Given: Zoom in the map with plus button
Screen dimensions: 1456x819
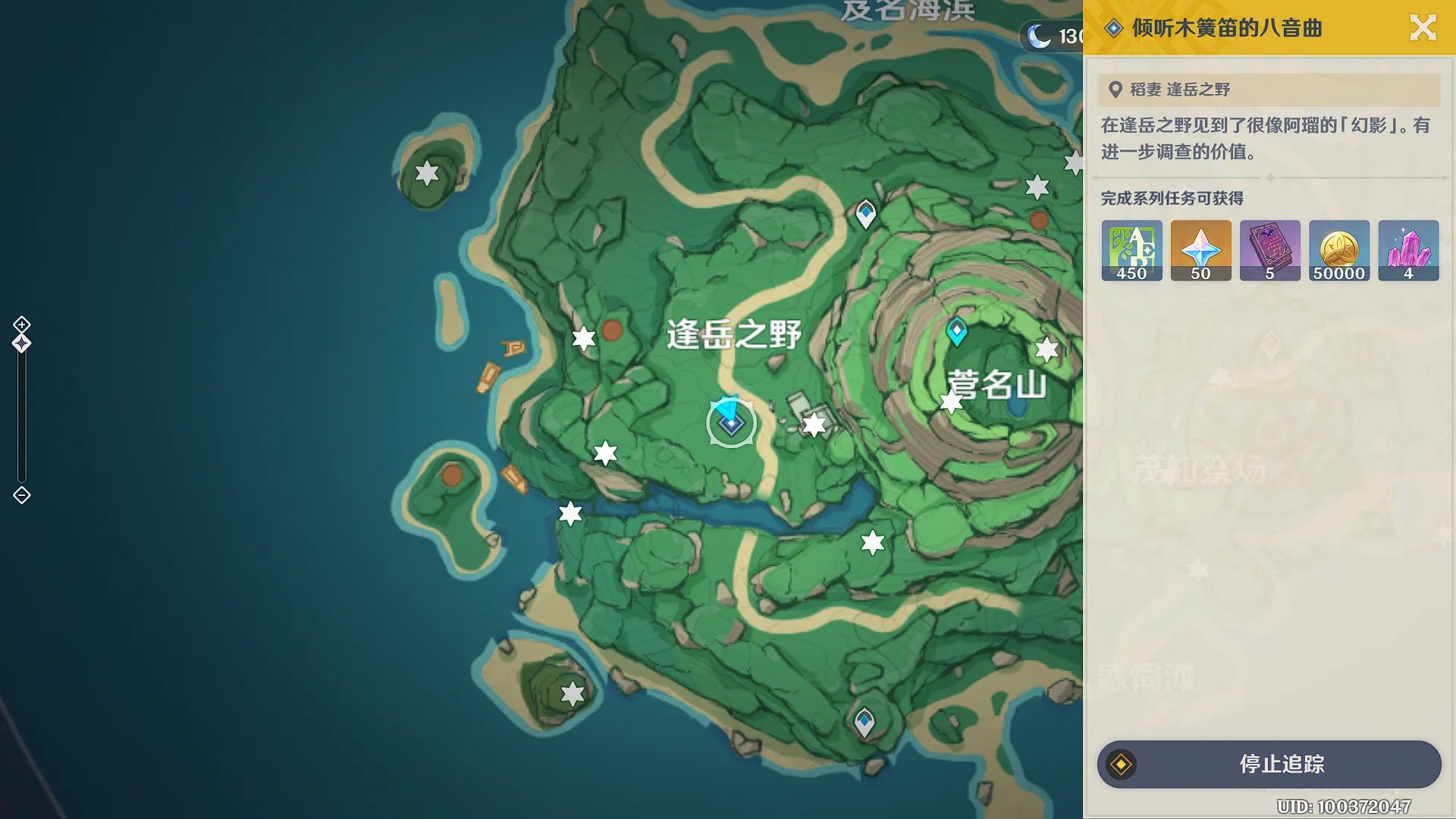Looking at the screenshot, I should [21, 325].
